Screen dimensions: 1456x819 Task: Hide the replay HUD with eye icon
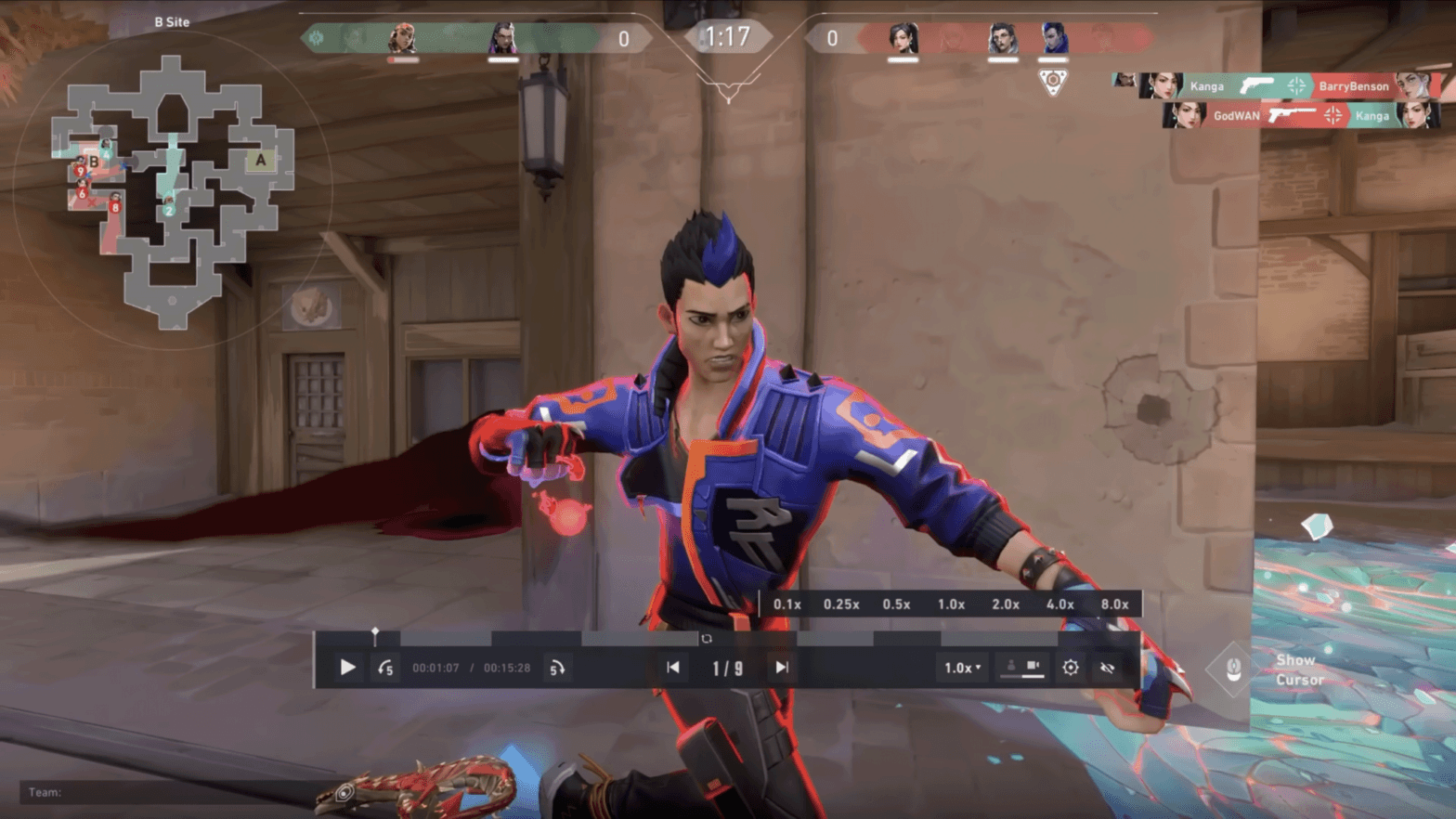pyautogui.click(x=1107, y=668)
